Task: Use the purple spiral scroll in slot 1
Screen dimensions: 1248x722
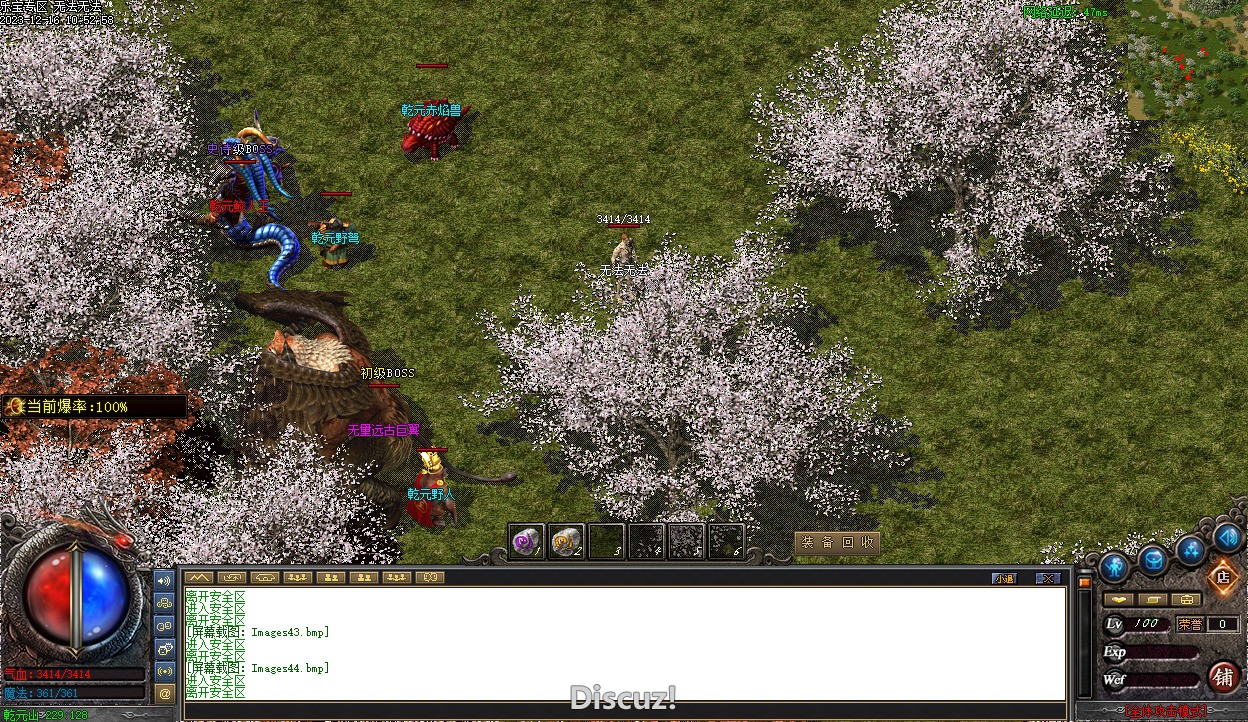Action: click(526, 542)
